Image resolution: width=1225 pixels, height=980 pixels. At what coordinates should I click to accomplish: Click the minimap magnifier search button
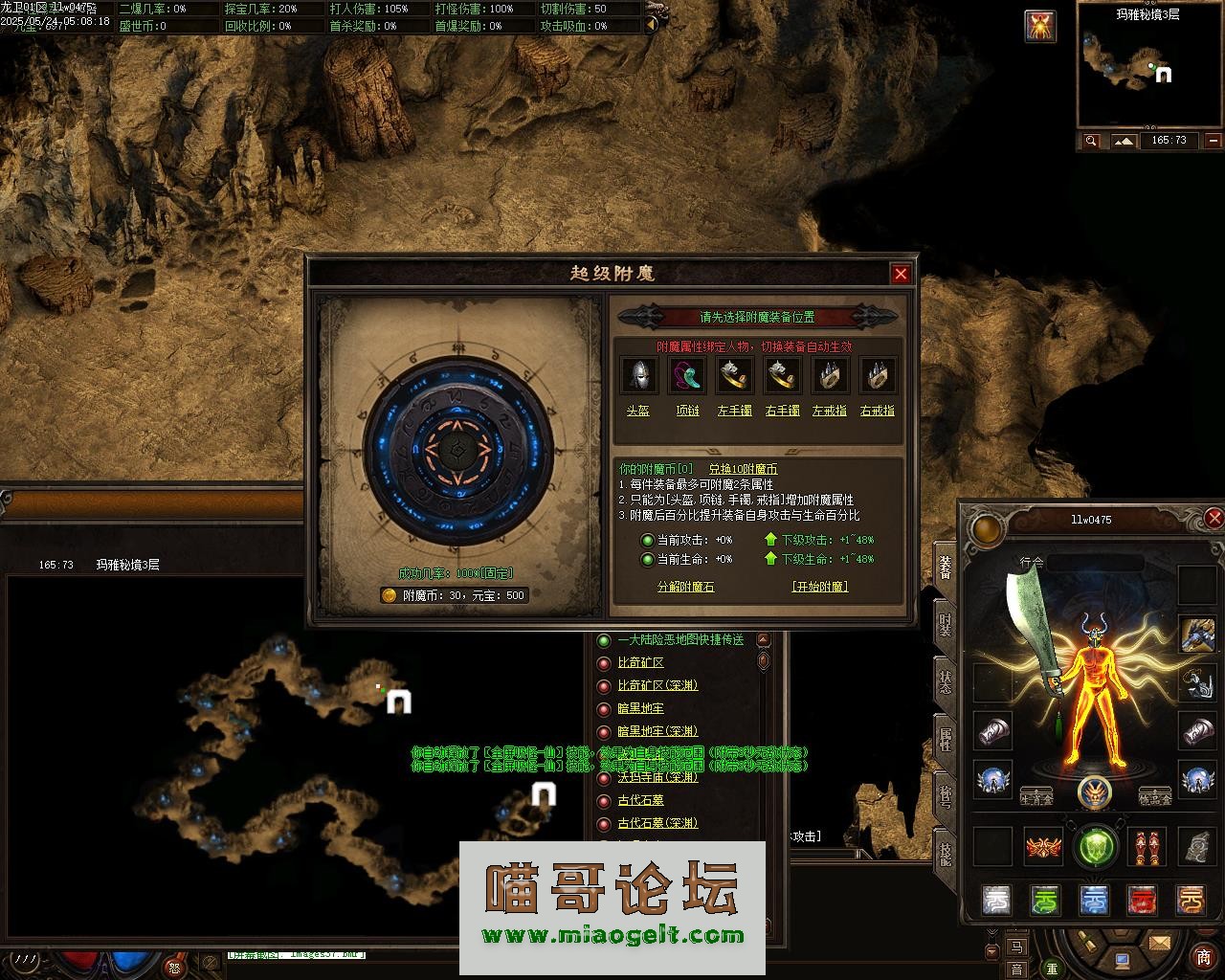click(1091, 141)
